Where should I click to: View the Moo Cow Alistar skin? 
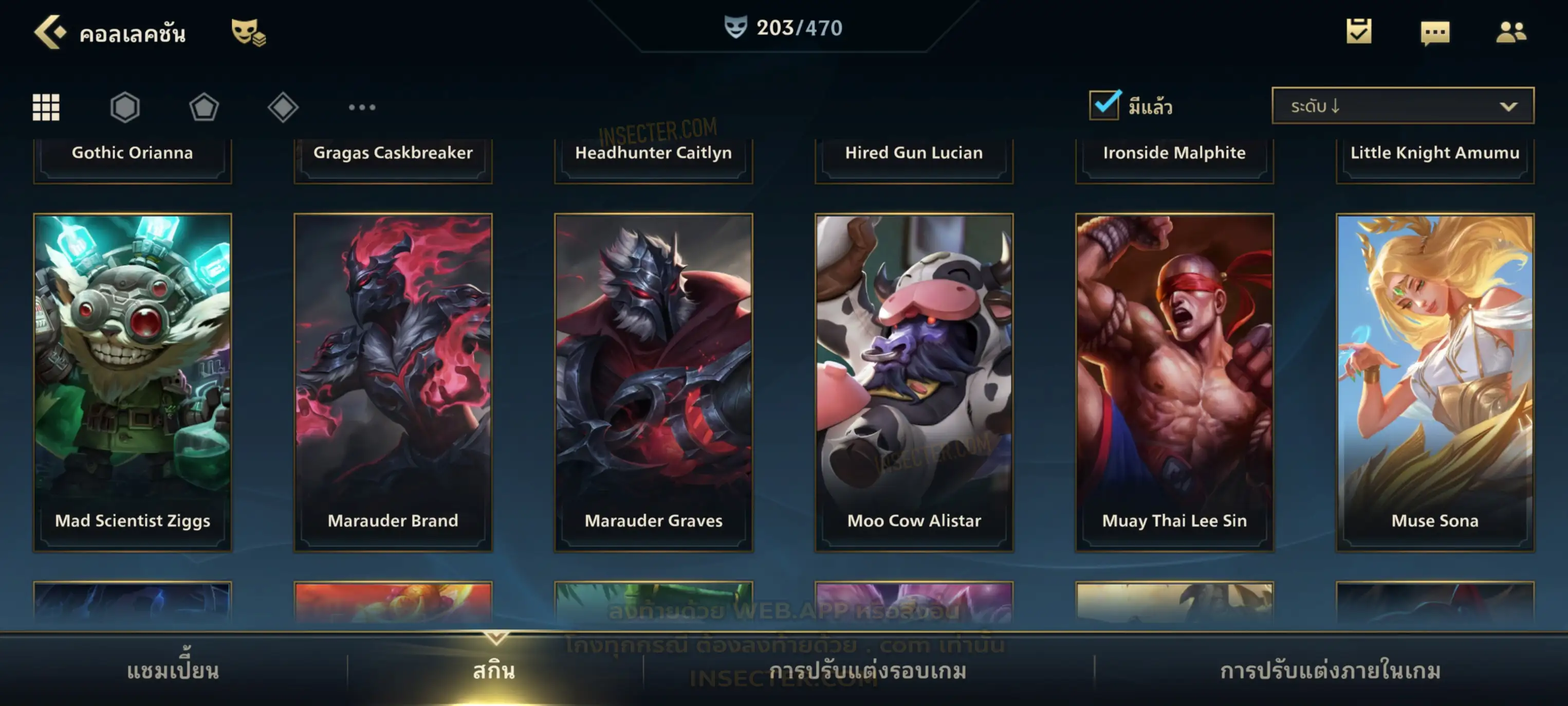pyautogui.click(x=914, y=382)
